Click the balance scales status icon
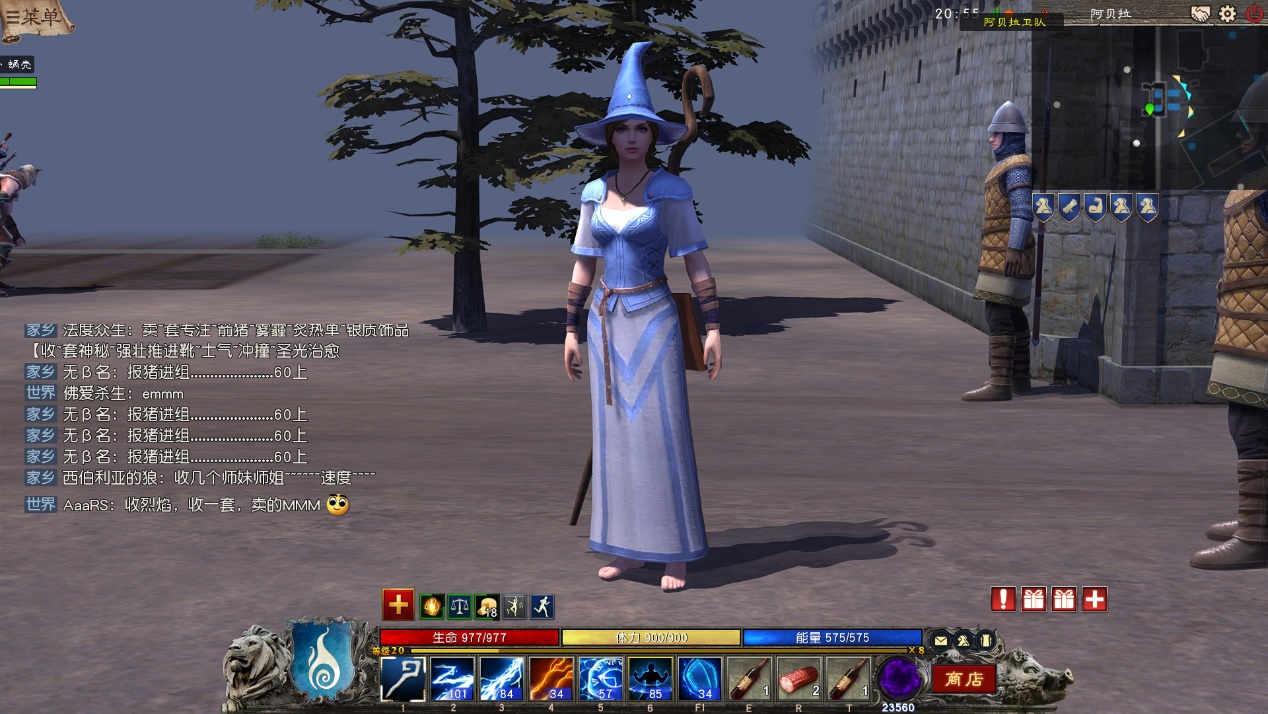Image resolution: width=1268 pixels, height=714 pixels. 459,606
